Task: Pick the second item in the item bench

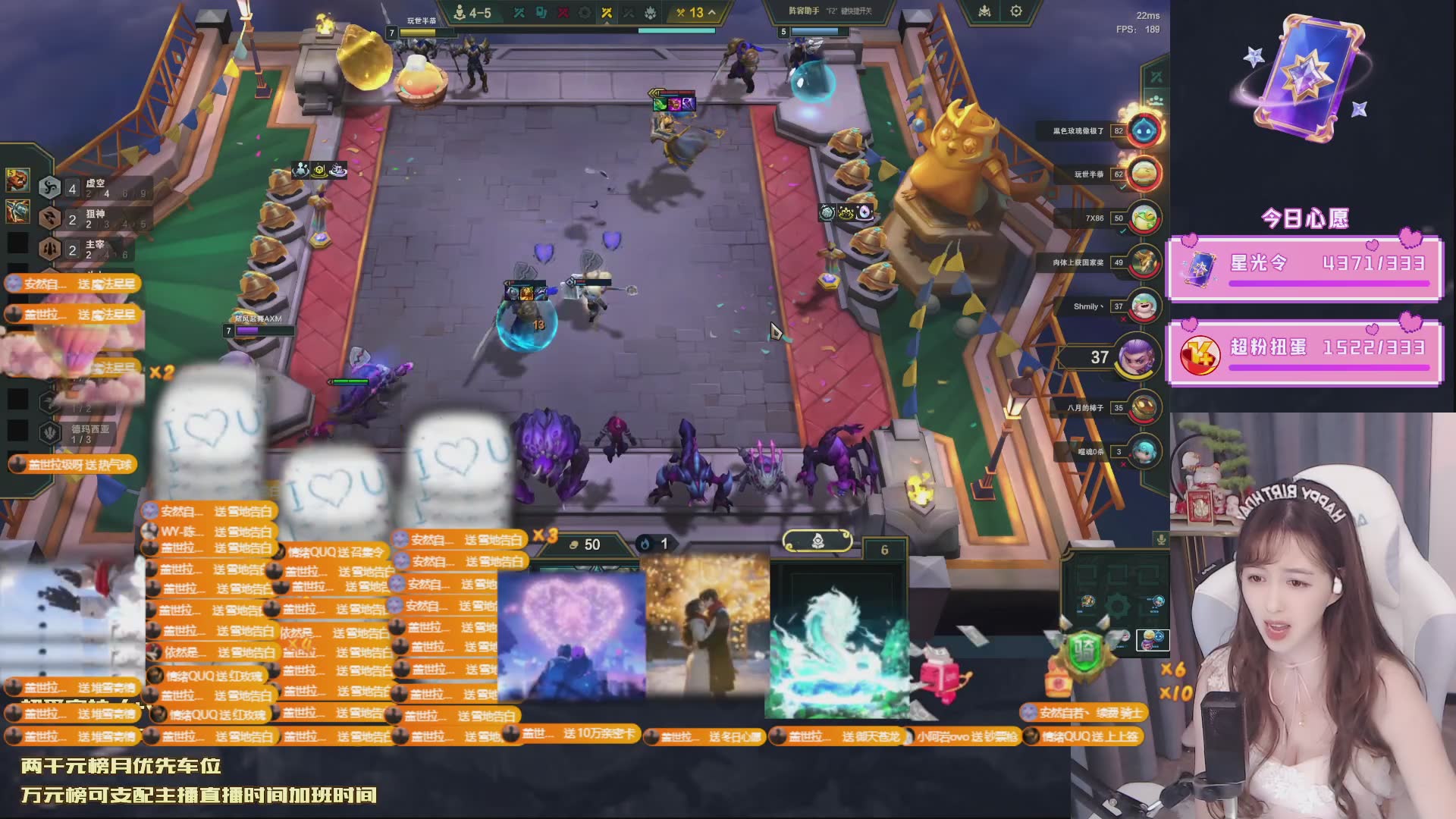Action: (17, 212)
